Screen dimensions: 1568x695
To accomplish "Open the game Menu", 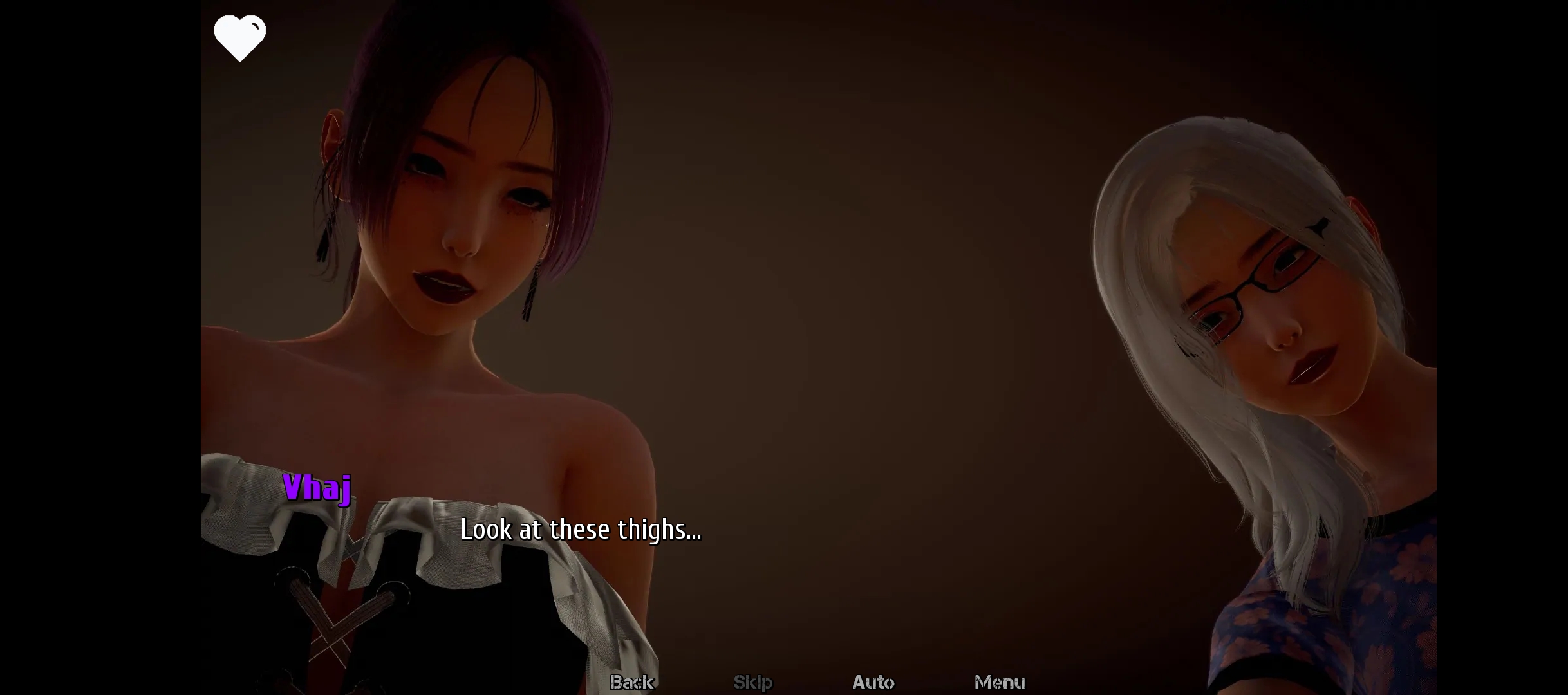I will point(999,681).
